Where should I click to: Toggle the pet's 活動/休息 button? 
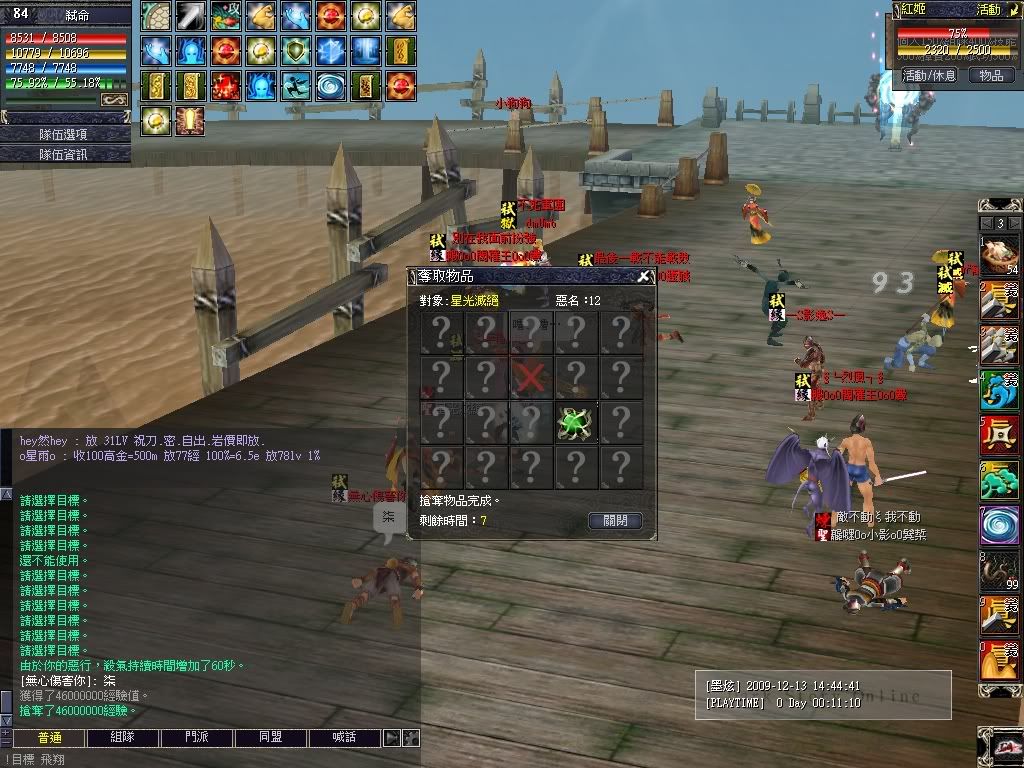[929, 75]
